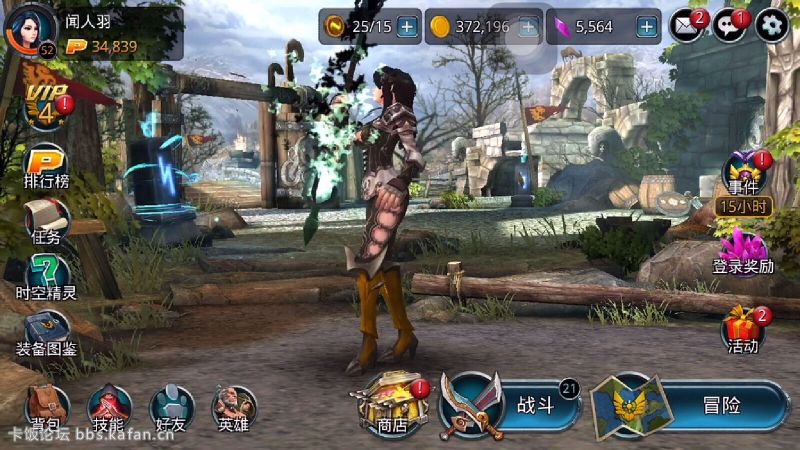This screenshot has width=800, height=450.
Task: Open the 好友 friends list
Action: 171,408
